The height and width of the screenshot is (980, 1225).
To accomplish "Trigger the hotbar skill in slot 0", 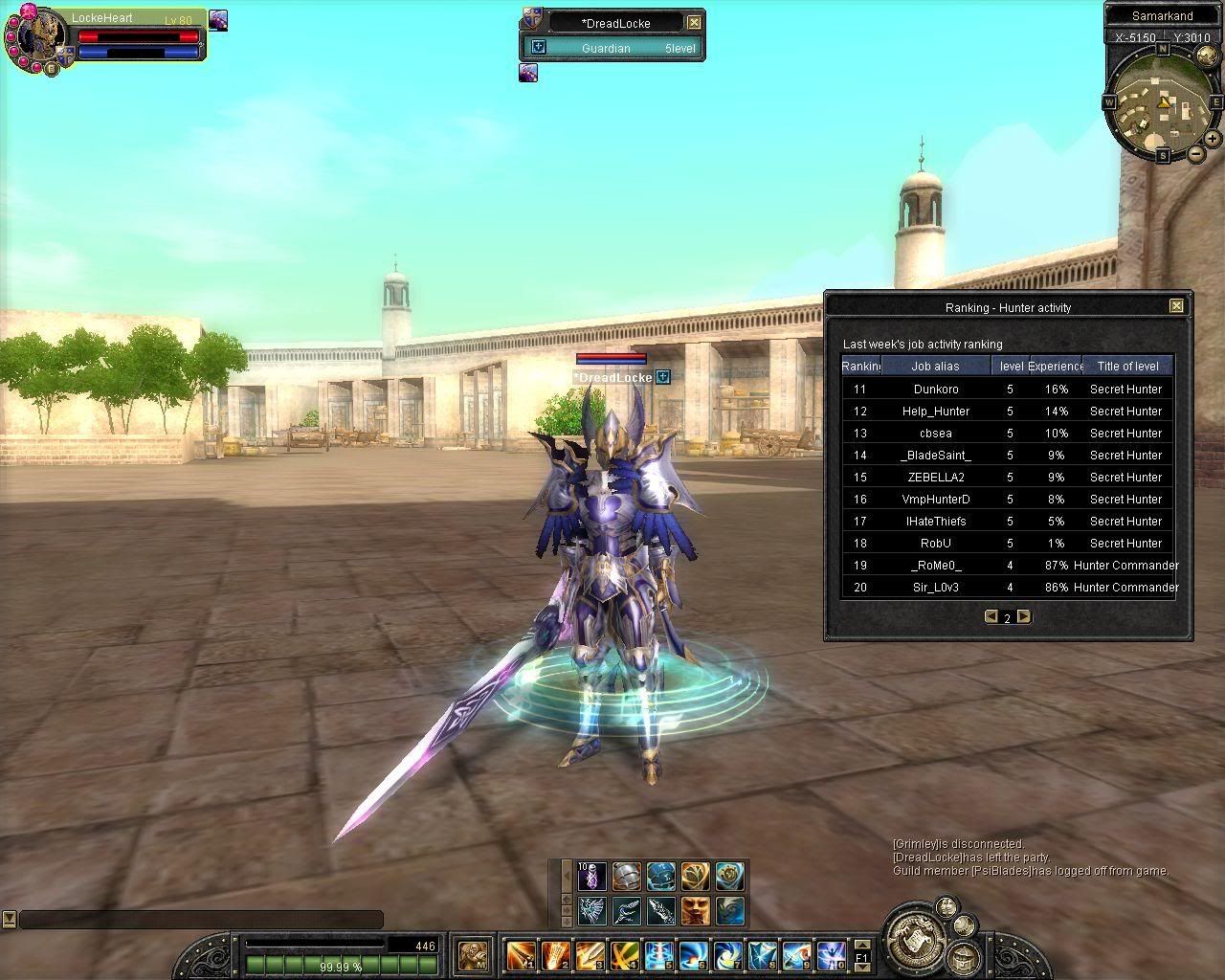I will [832, 954].
